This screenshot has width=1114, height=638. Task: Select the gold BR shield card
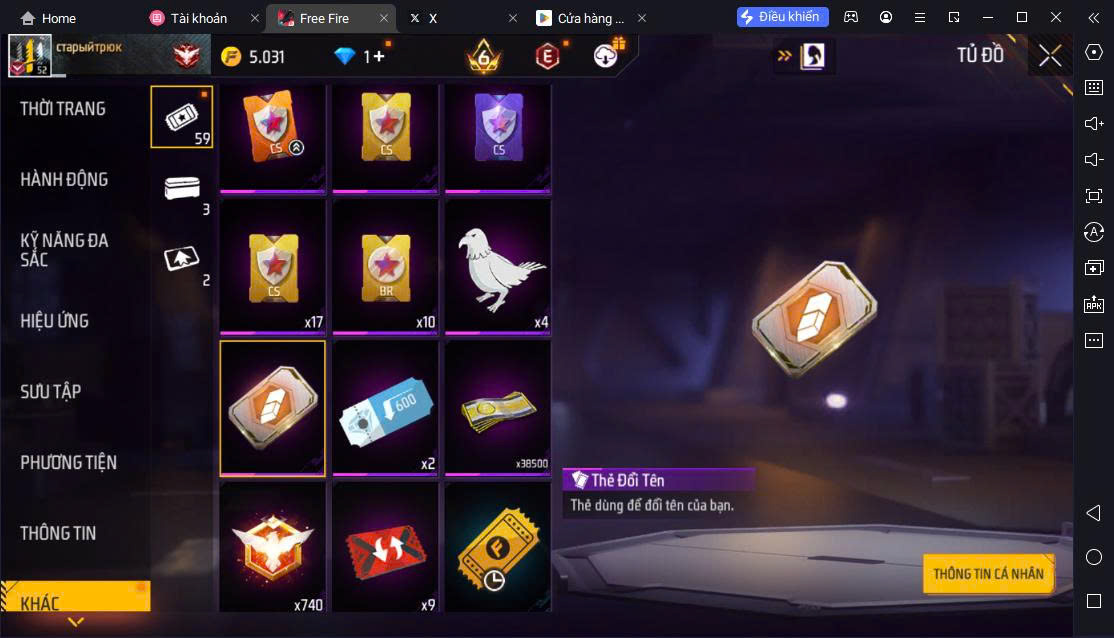tap(385, 266)
